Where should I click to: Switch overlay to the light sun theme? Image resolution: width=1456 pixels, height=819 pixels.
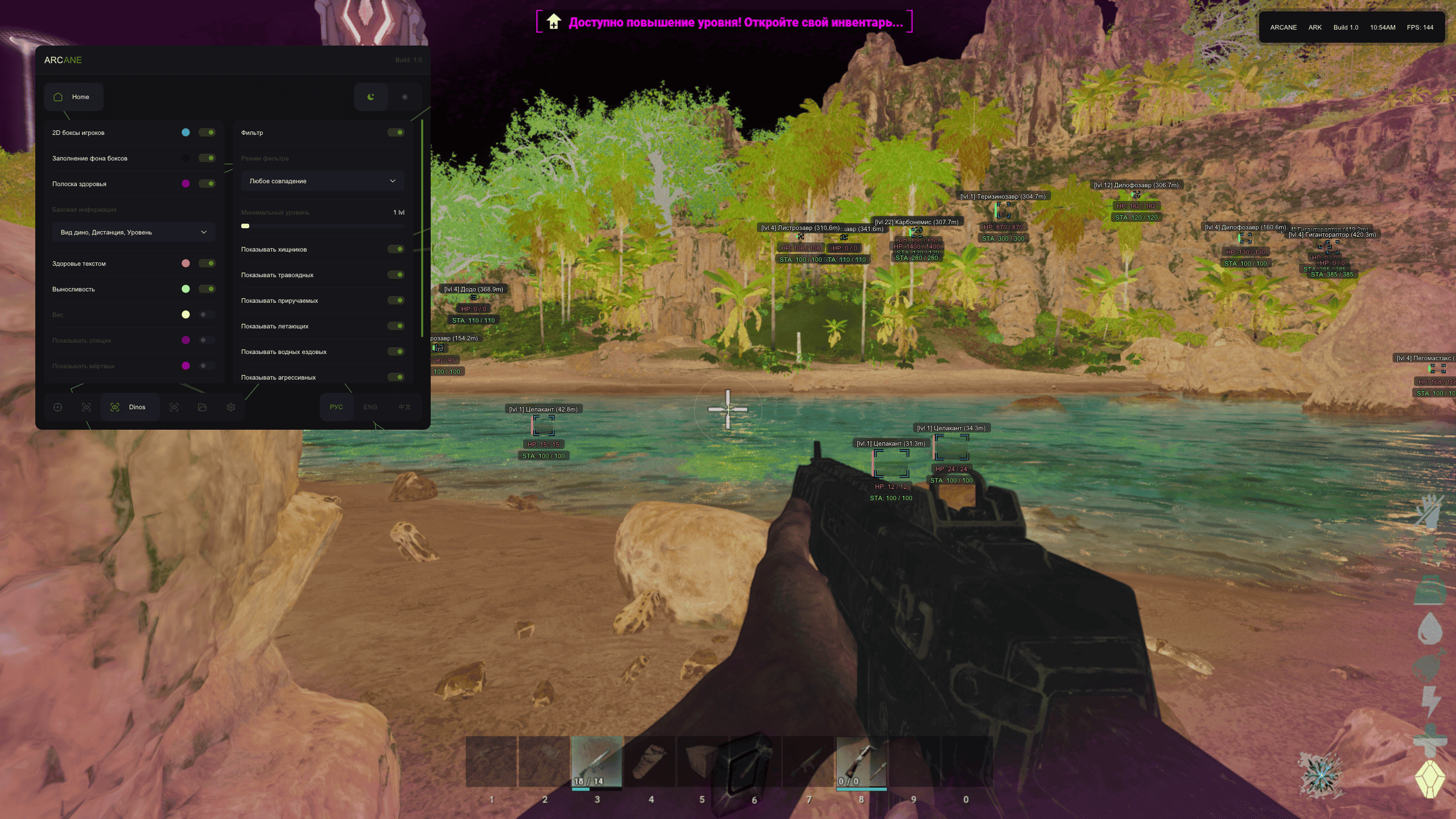coord(405,97)
